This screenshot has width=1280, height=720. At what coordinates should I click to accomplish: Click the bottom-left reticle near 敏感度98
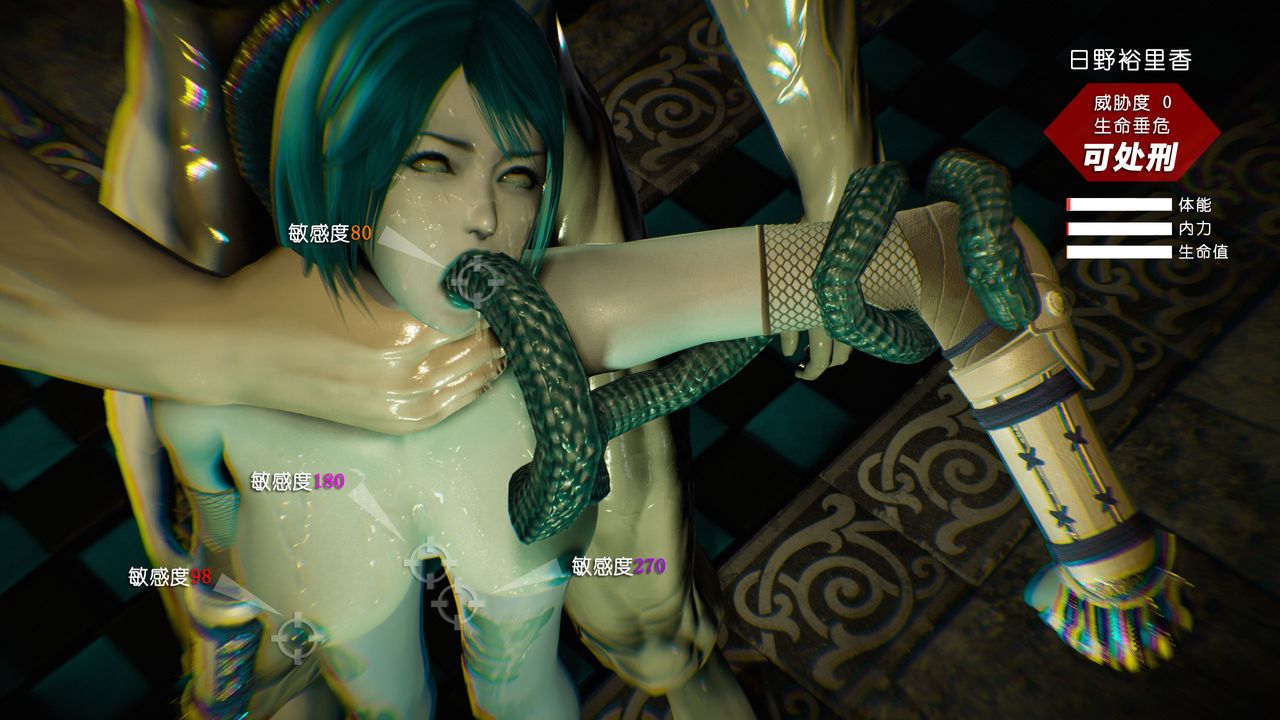296,638
